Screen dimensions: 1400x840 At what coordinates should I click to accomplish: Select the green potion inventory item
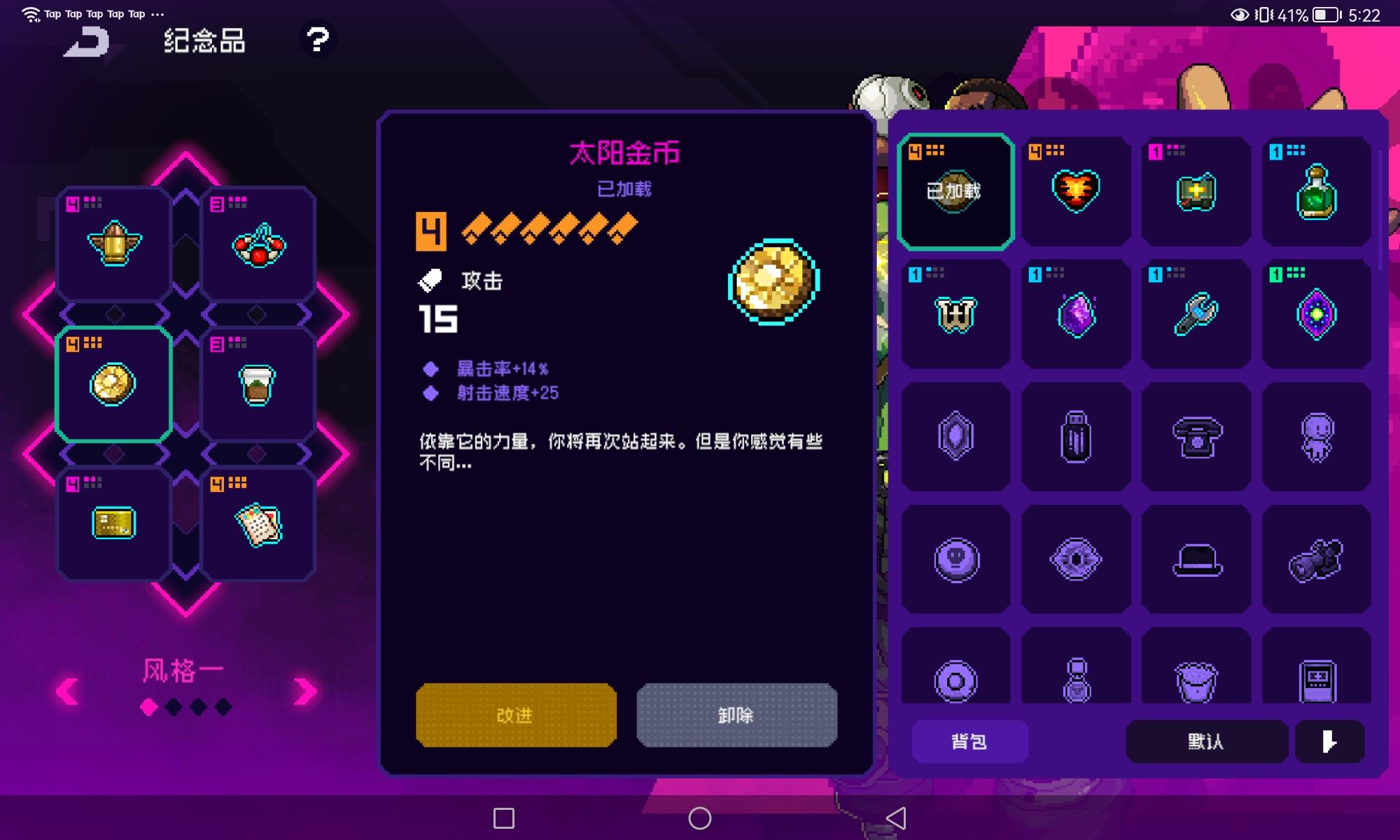[x=1316, y=192]
